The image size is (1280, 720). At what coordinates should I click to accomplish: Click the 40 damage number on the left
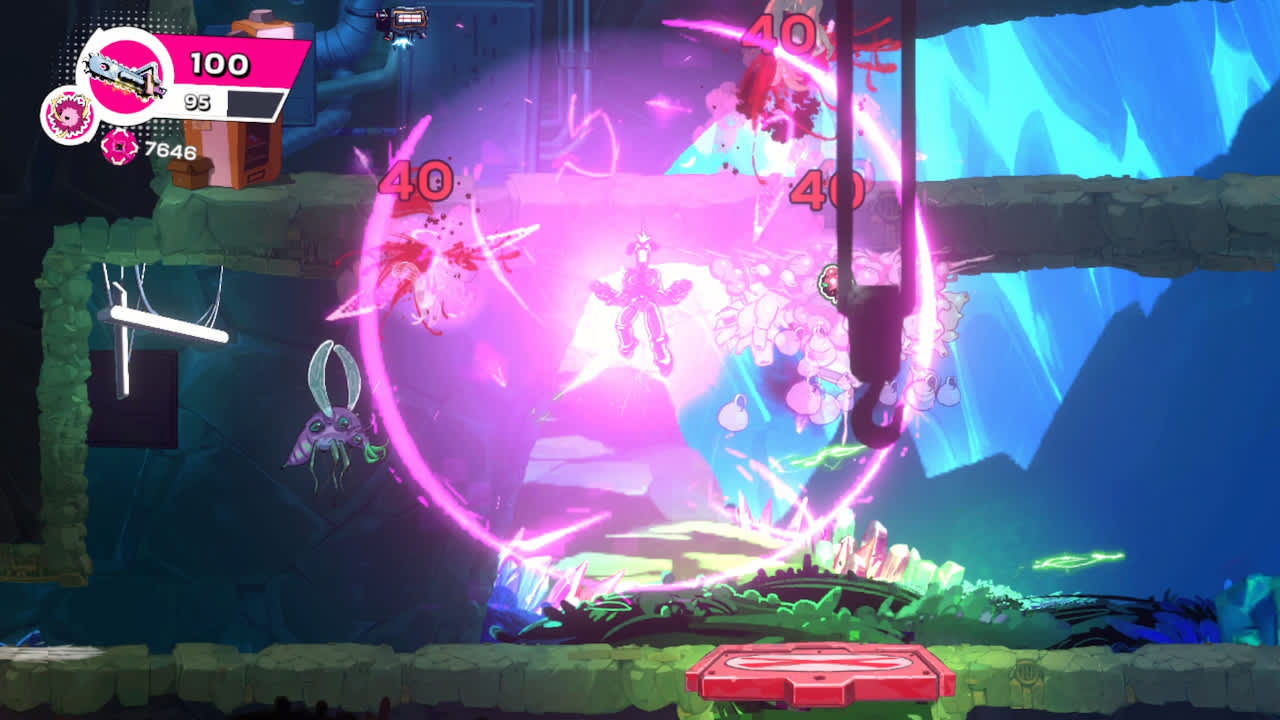[x=415, y=180]
